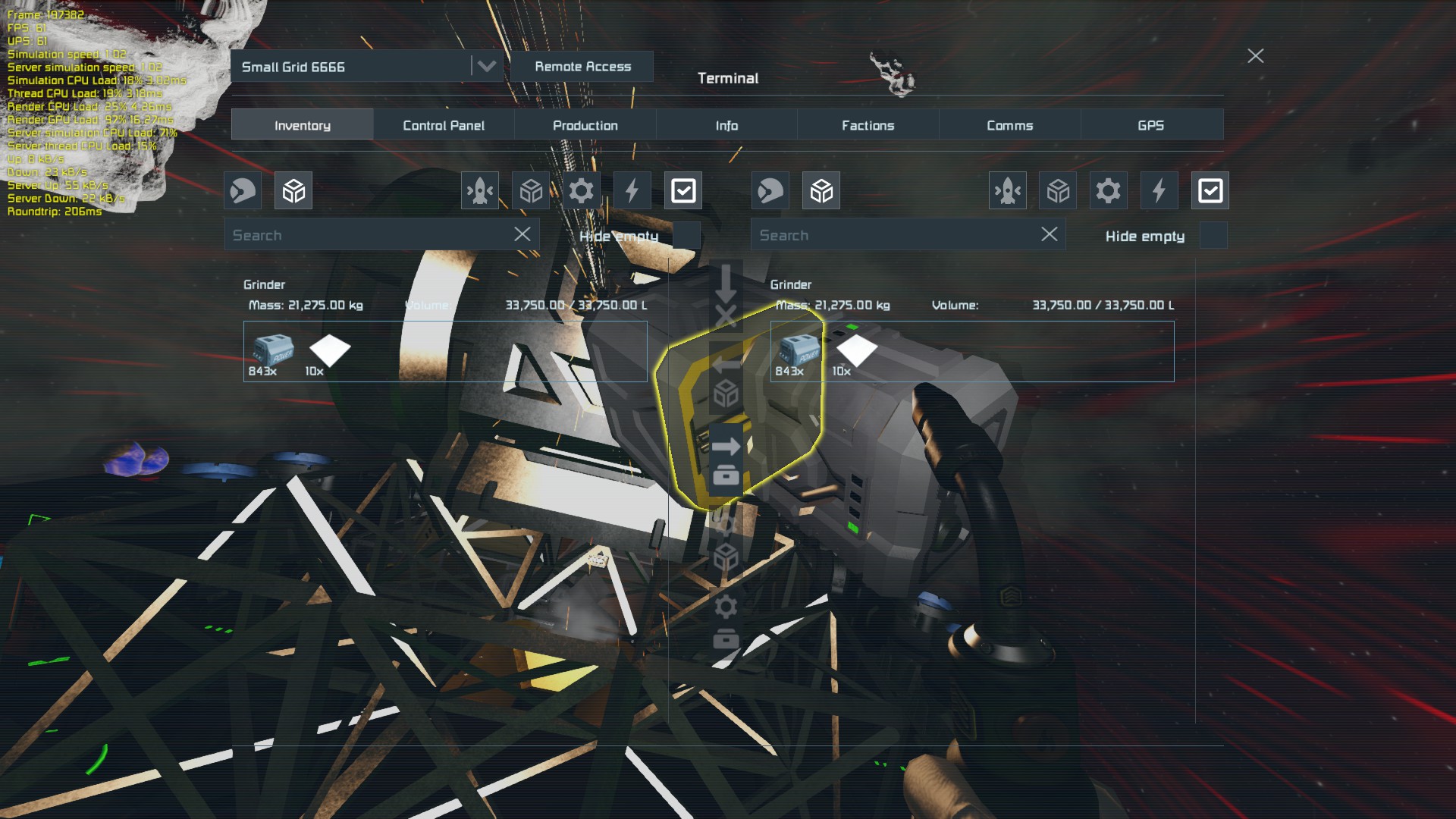
Task: Click the right gear filter icon
Action: [1108, 190]
